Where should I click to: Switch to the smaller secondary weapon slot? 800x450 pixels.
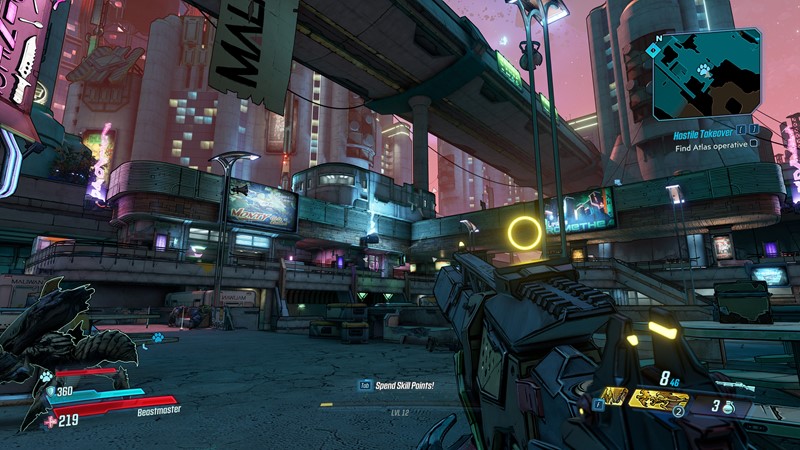point(615,396)
